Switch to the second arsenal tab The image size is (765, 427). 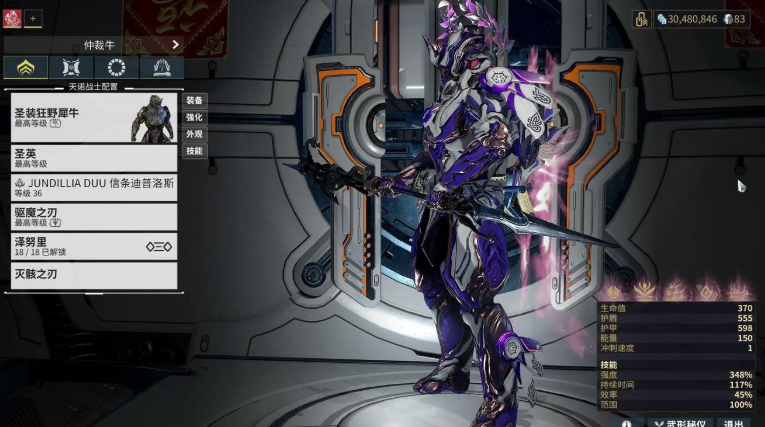pyautogui.click(x=71, y=68)
